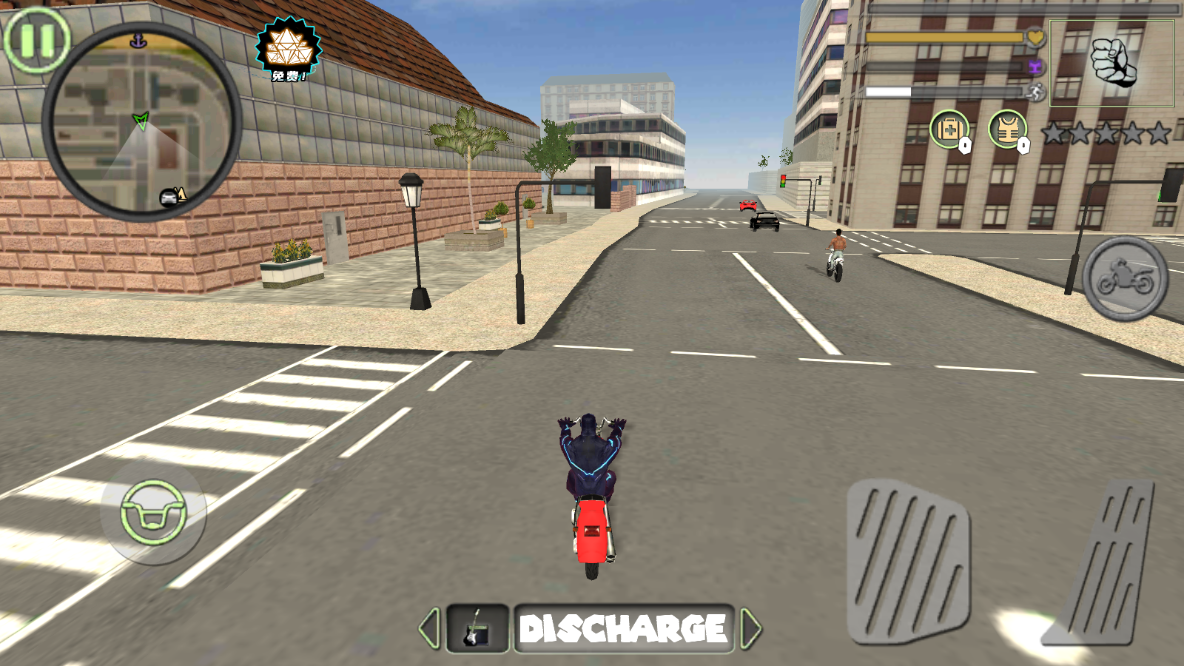Select the fist weapon slot
Image resolution: width=1184 pixels, height=666 pixels.
pos(1111,63)
